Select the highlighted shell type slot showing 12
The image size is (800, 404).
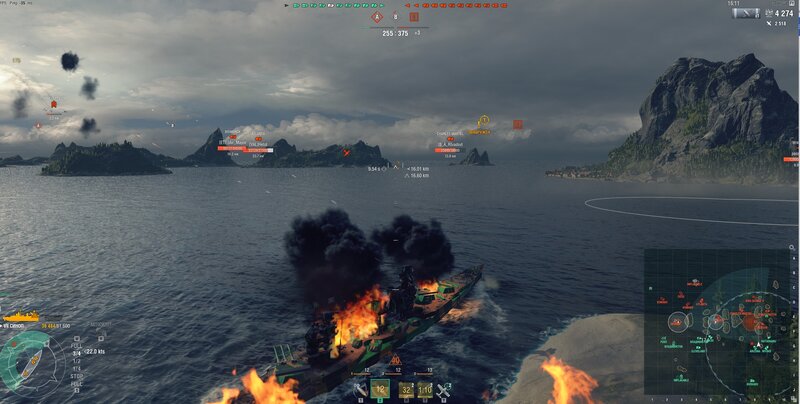click(380, 390)
